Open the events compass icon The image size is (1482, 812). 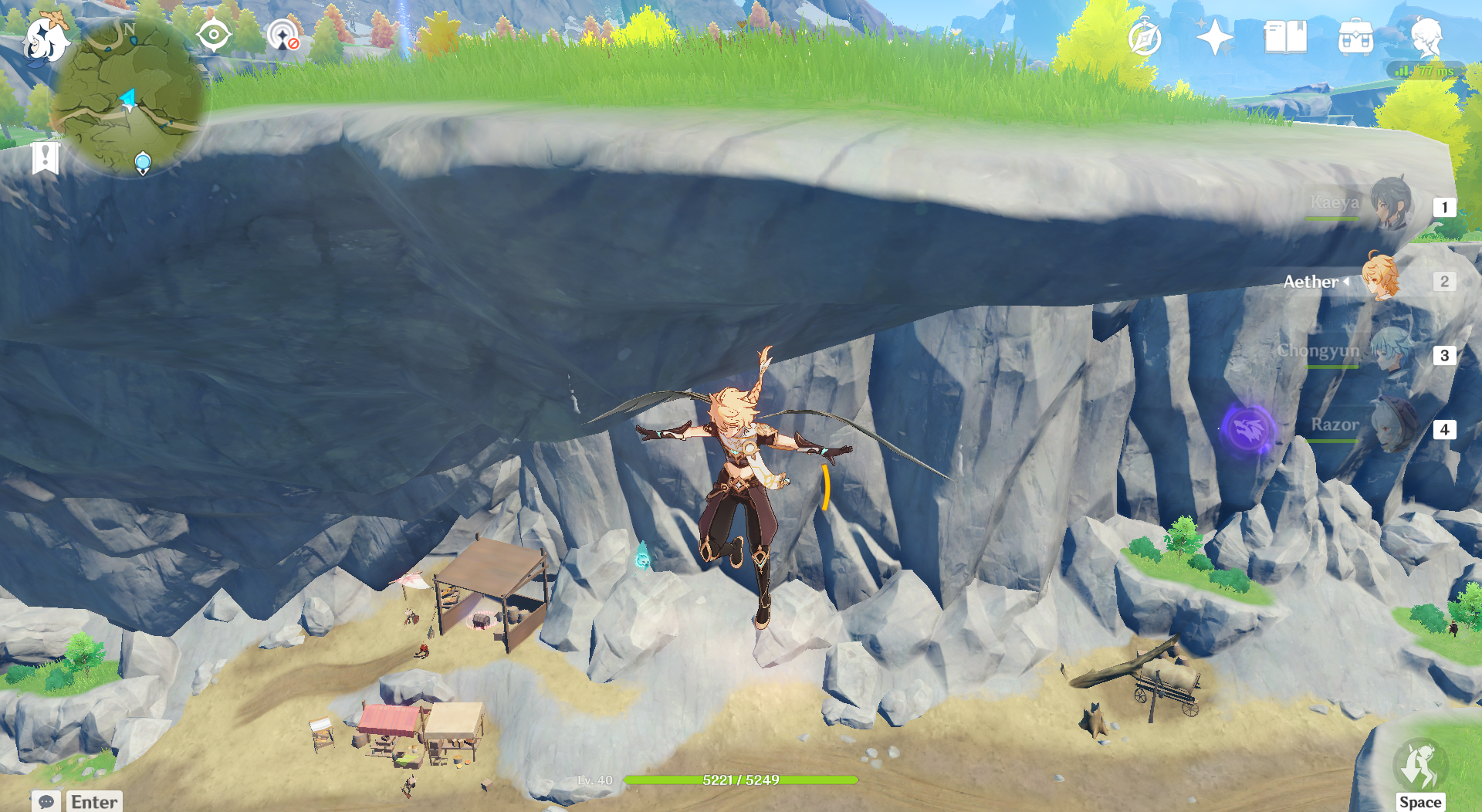click(x=1144, y=38)
